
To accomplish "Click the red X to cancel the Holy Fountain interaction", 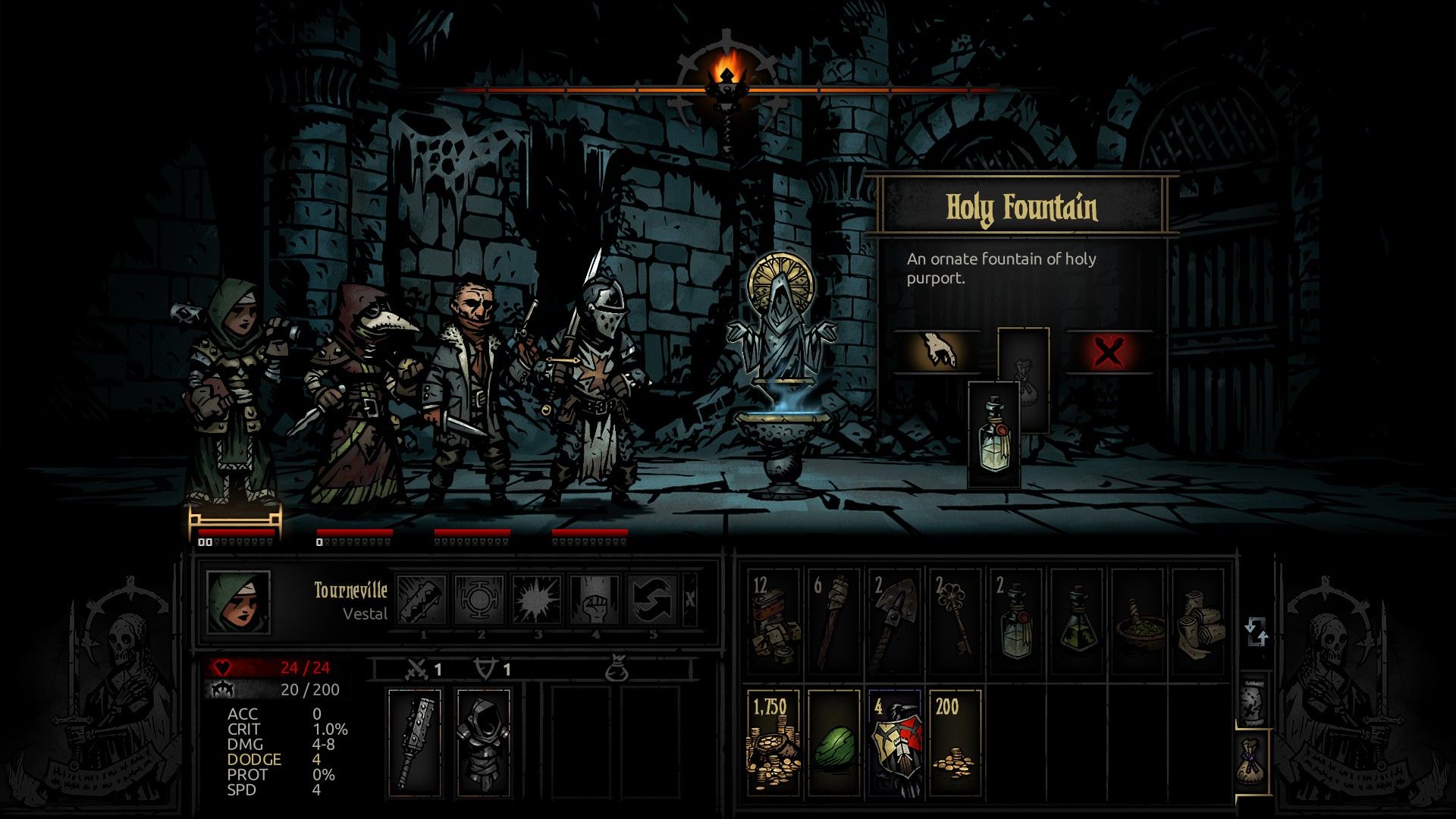I will click(1107, 350).
